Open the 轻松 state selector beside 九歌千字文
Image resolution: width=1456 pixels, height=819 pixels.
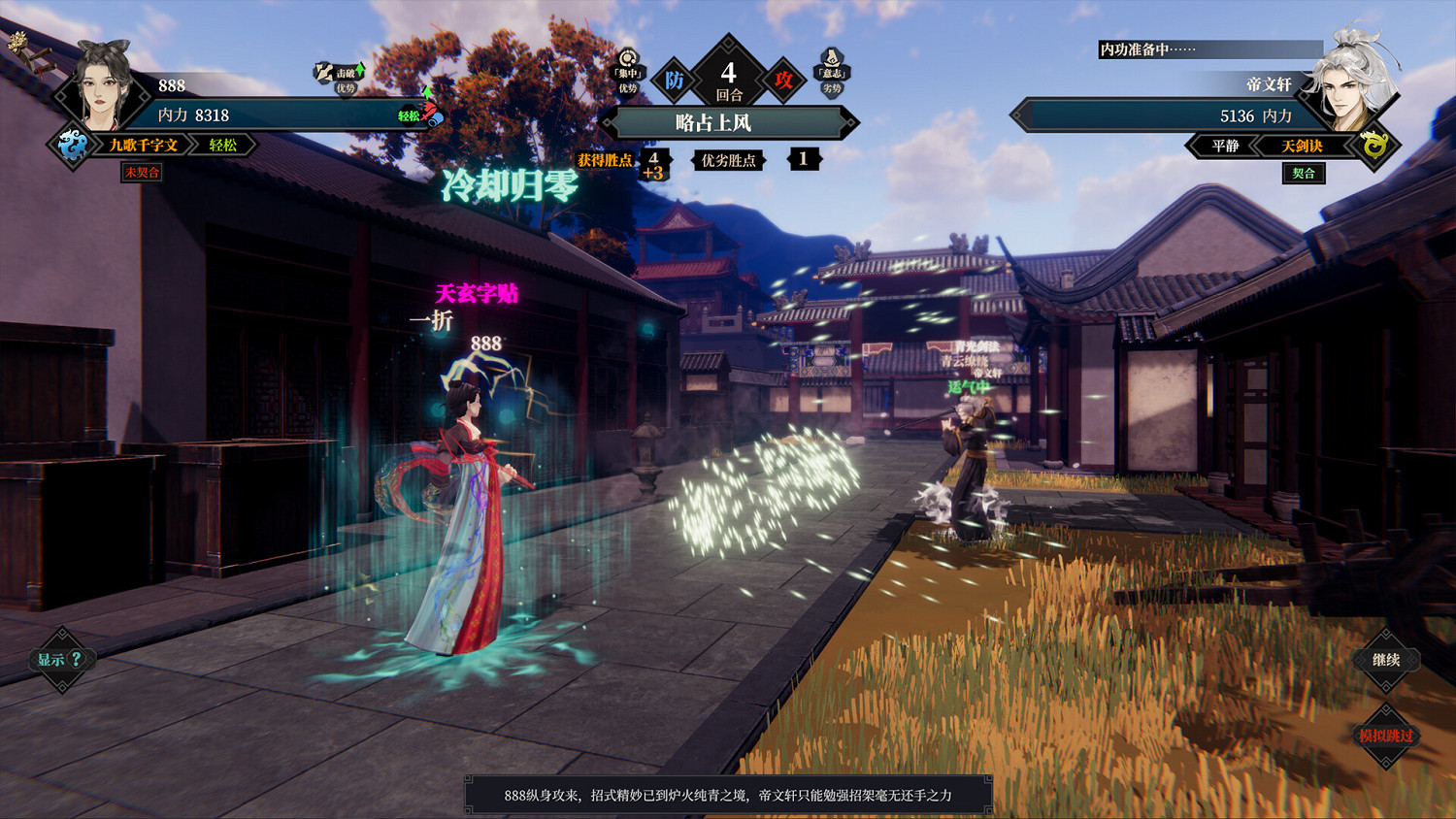click(222, 145)
